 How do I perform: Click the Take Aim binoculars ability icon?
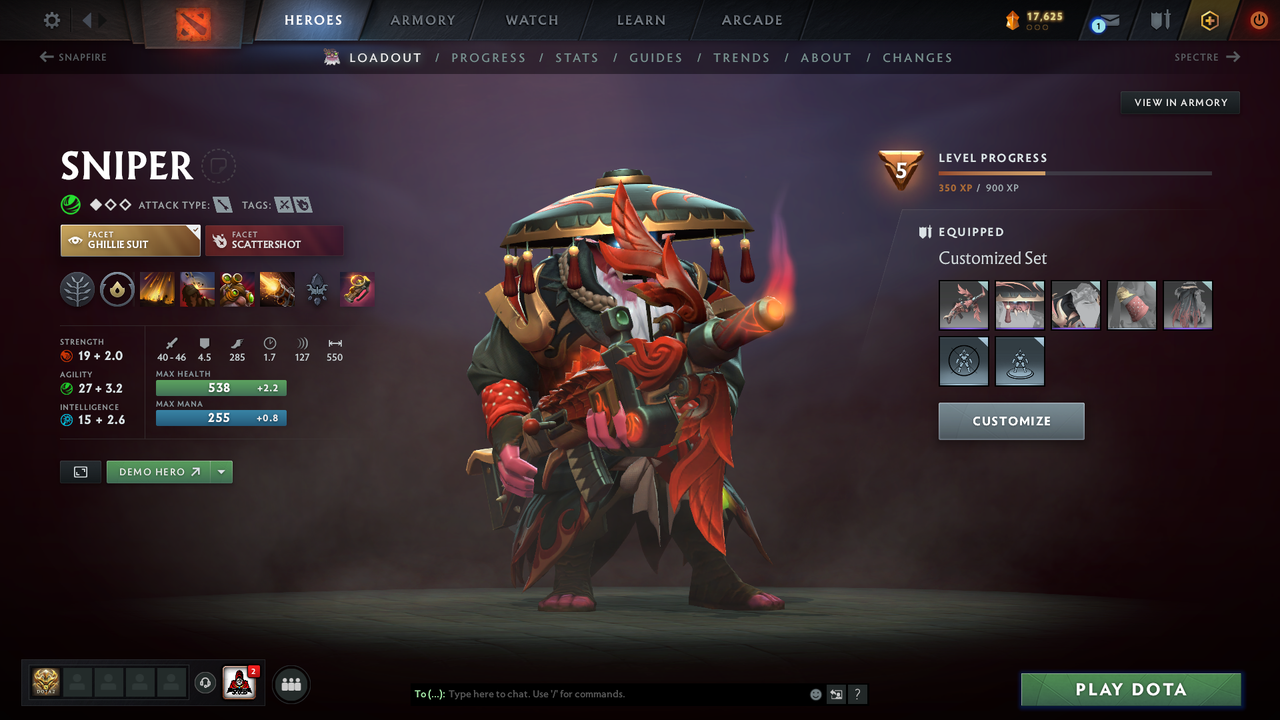237,289
